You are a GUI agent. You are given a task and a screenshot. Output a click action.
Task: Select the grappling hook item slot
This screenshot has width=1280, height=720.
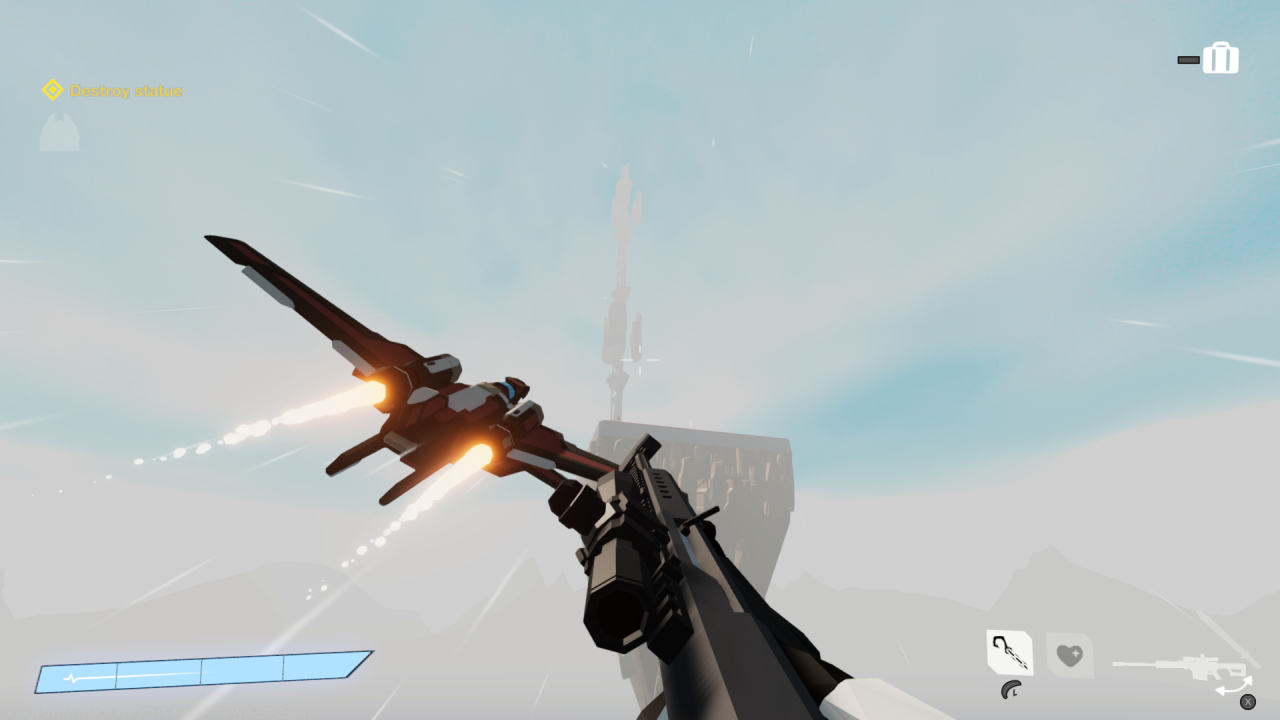coord(1010,652)
